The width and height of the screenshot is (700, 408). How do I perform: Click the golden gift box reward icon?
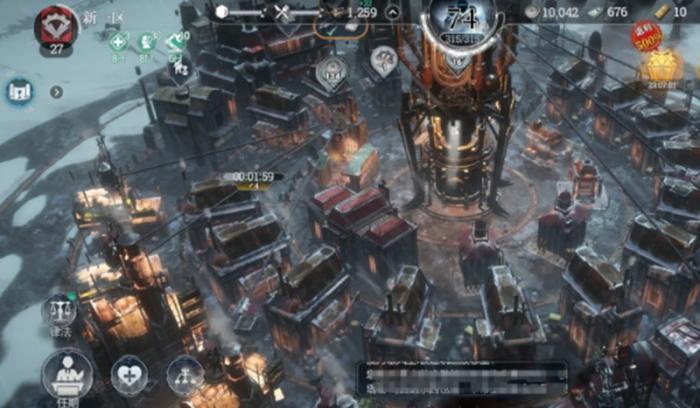[661, 68]
